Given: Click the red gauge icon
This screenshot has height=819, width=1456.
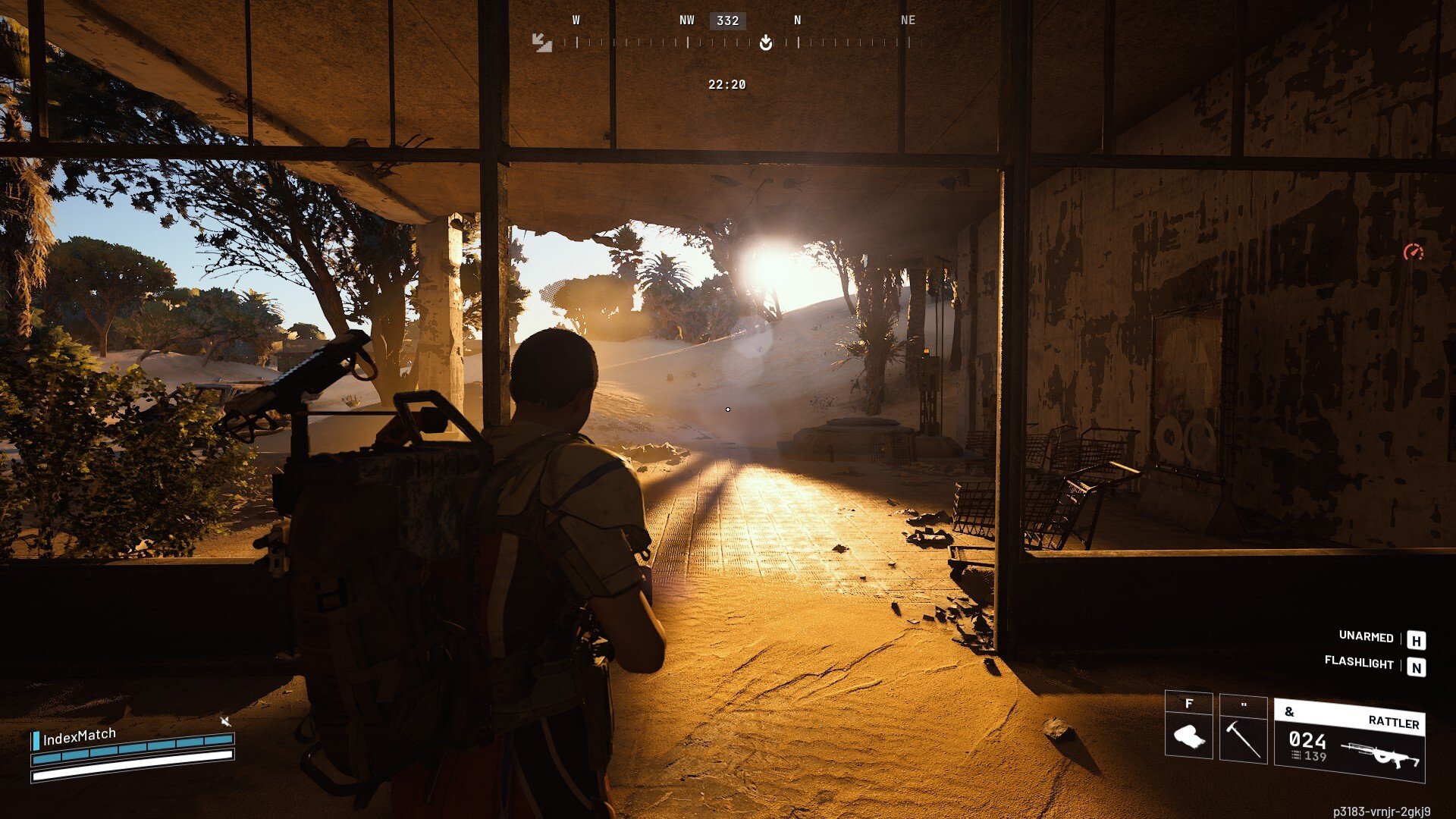Looking at the screenshot, I should click(x=1413, y=253).
